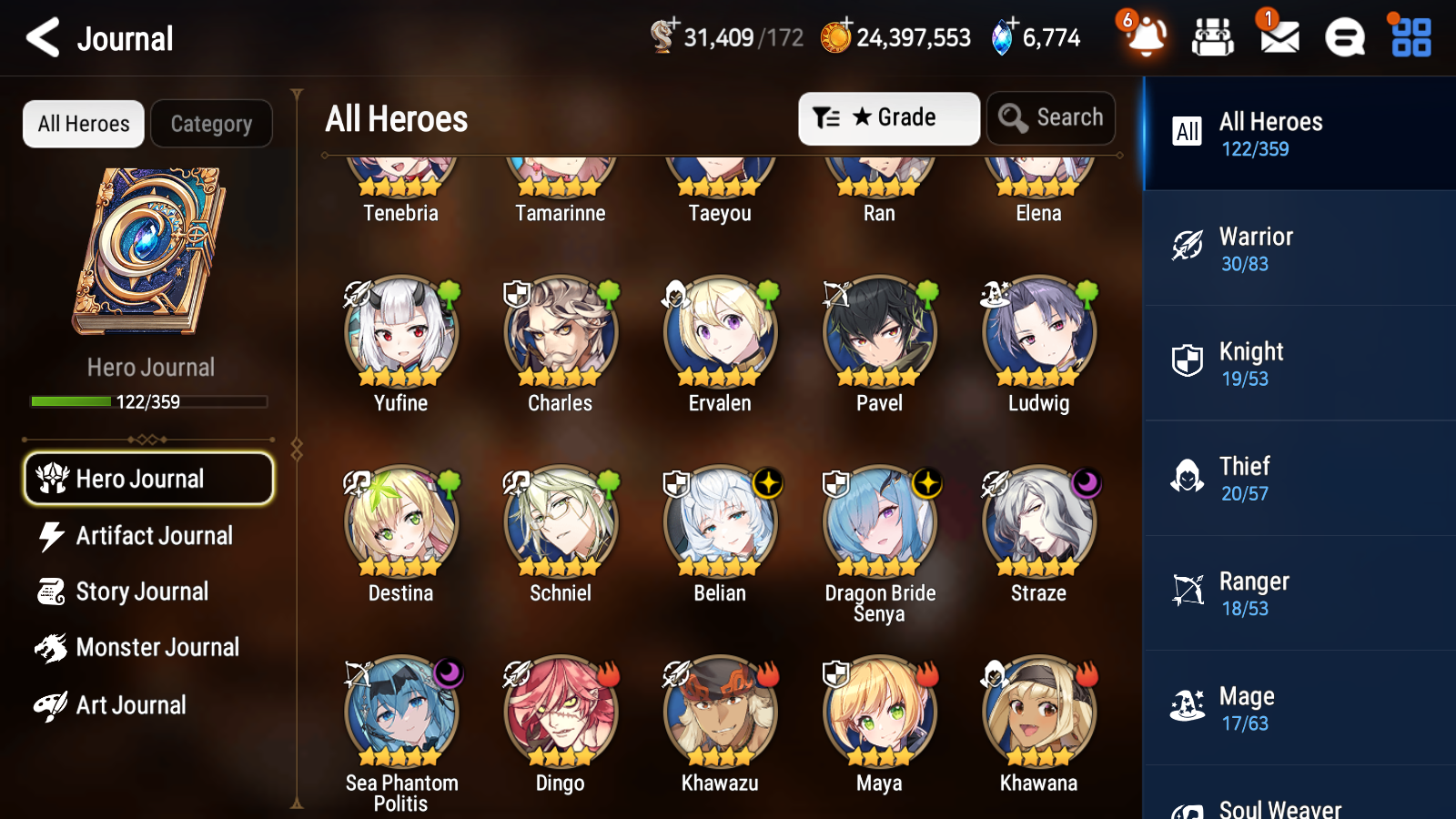Open the Grade sort dropdown
This screenshot has height=819, width=1456.
(888, 117)
